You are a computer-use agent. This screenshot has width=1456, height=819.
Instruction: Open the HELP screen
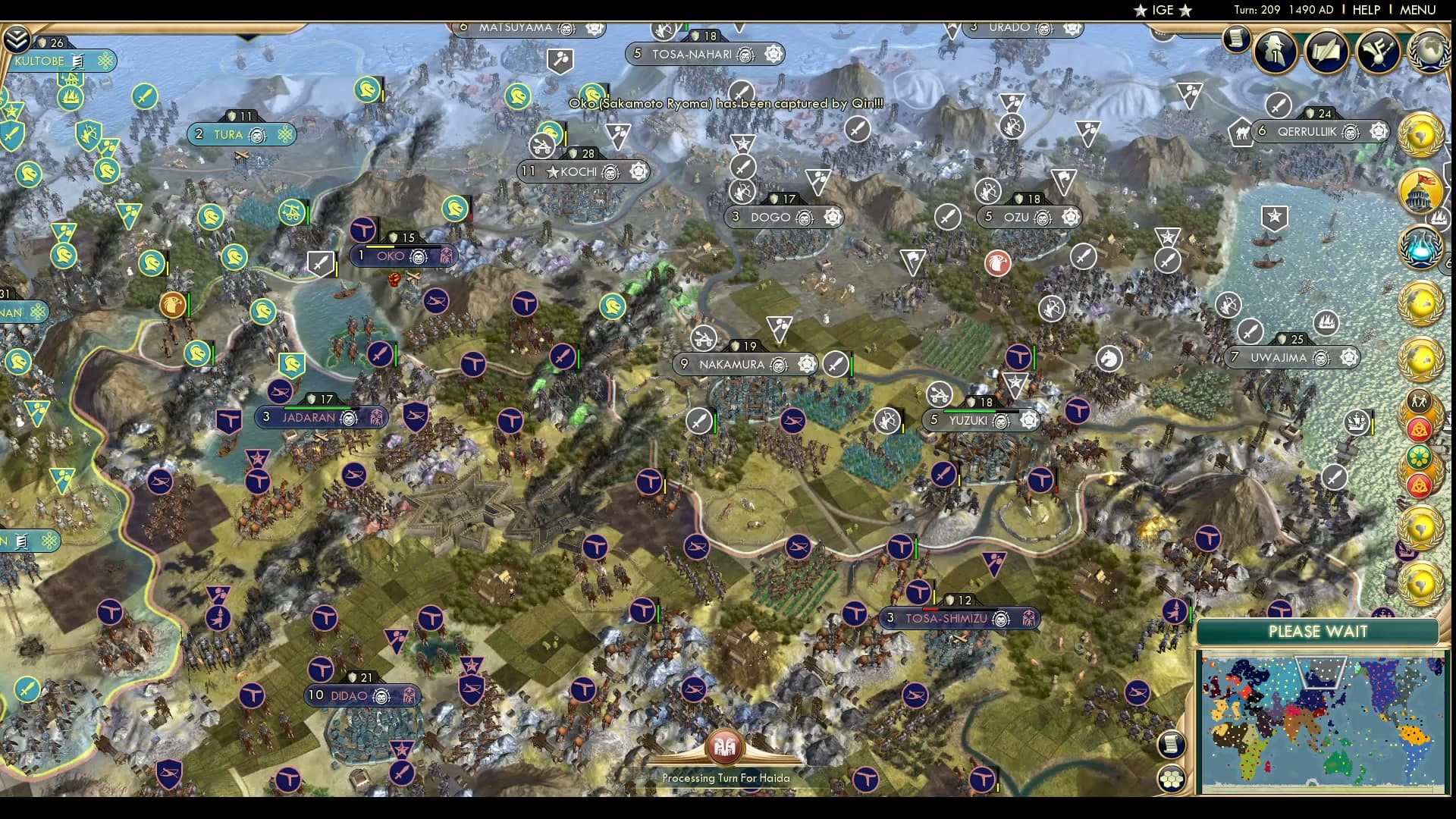(x=1365, y=11)
